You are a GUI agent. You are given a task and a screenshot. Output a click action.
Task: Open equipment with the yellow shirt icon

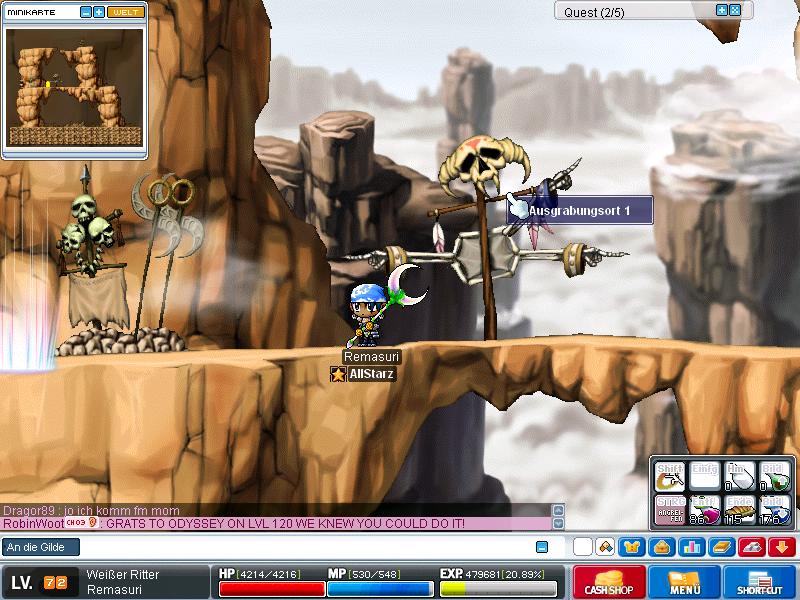pos(632,546)
